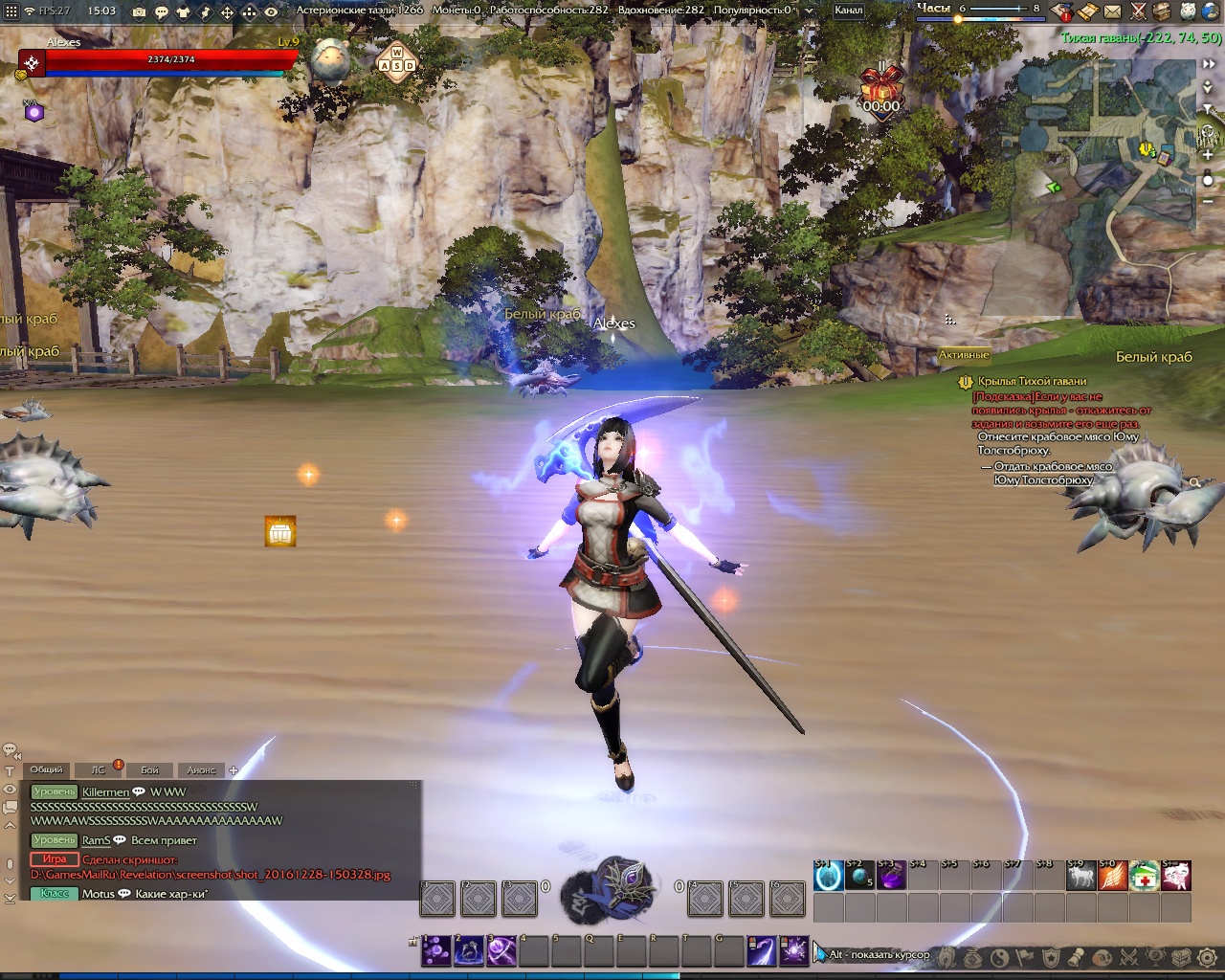Use the purple potion quick slot
The image size is (1225, 980).
tap(891, 876)
